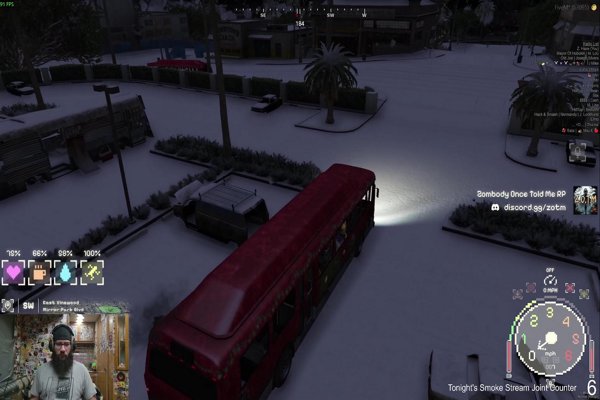
Task: Click the voice indicator icon beside the SW heading
Action: pyautogui.click(x=9, y=306)
